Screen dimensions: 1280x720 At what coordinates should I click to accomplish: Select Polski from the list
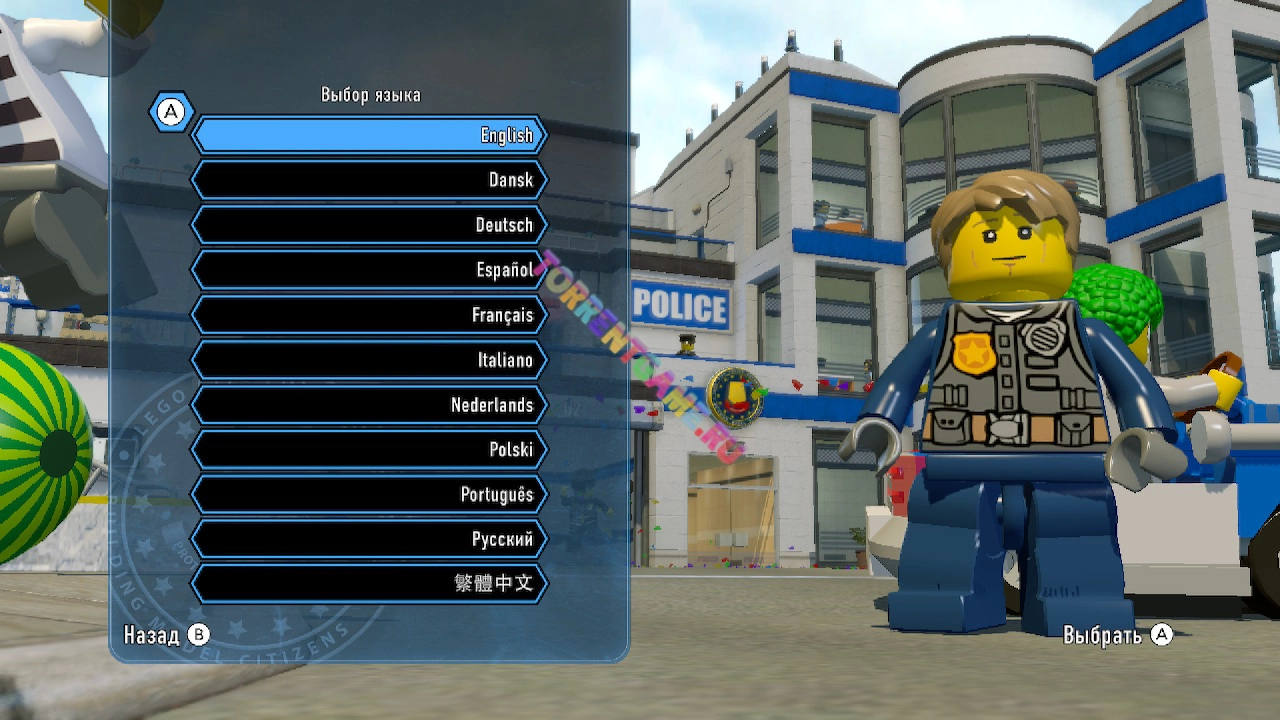[x=369, y=450]
